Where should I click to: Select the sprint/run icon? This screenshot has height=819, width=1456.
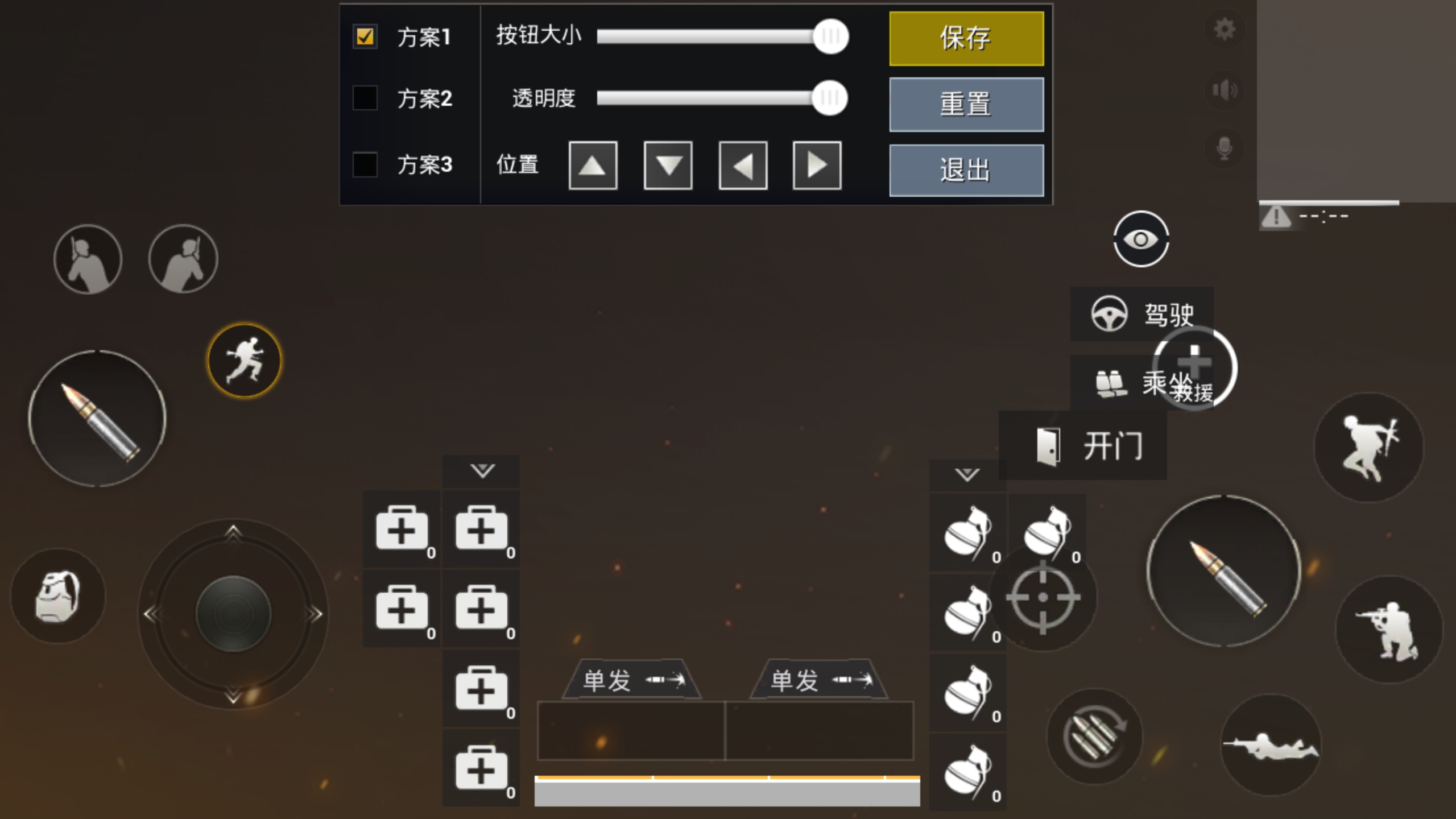pos(245,361)
